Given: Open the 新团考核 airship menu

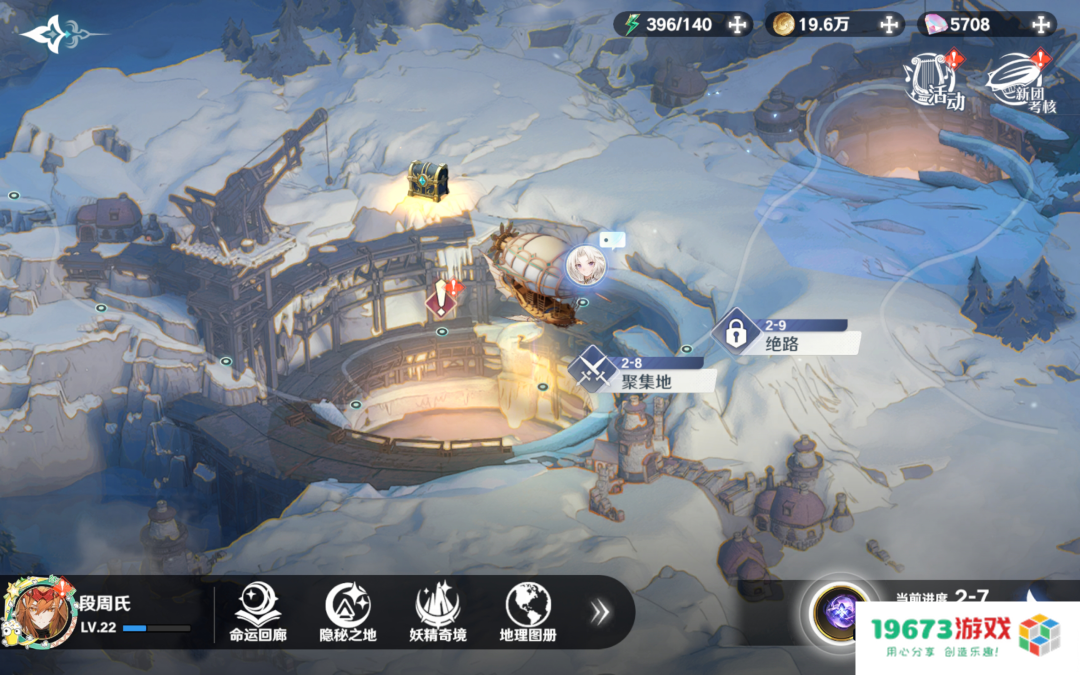Looking at the screenshot, I should coord(1021,82).
